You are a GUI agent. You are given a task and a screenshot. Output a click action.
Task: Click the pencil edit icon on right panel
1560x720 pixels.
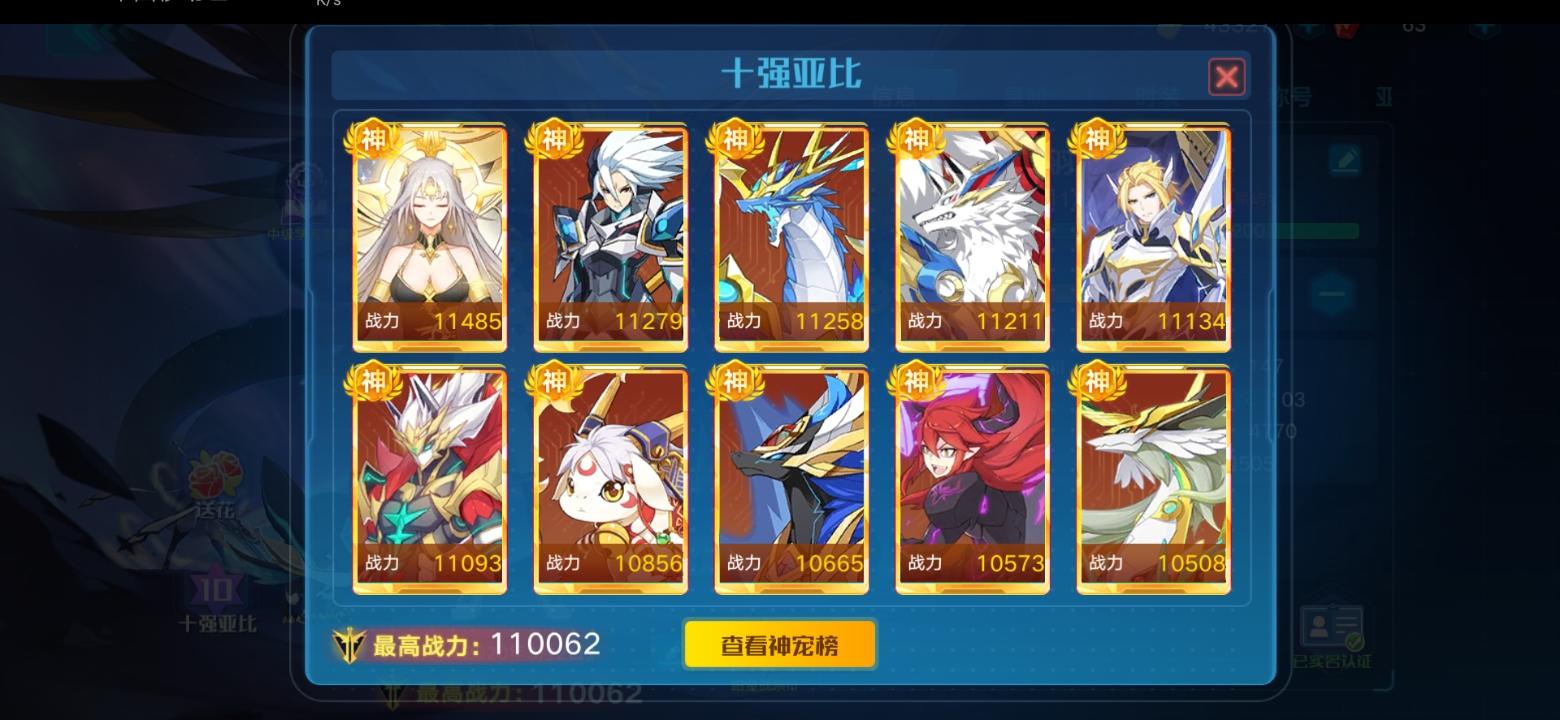tap(1344, 162)
